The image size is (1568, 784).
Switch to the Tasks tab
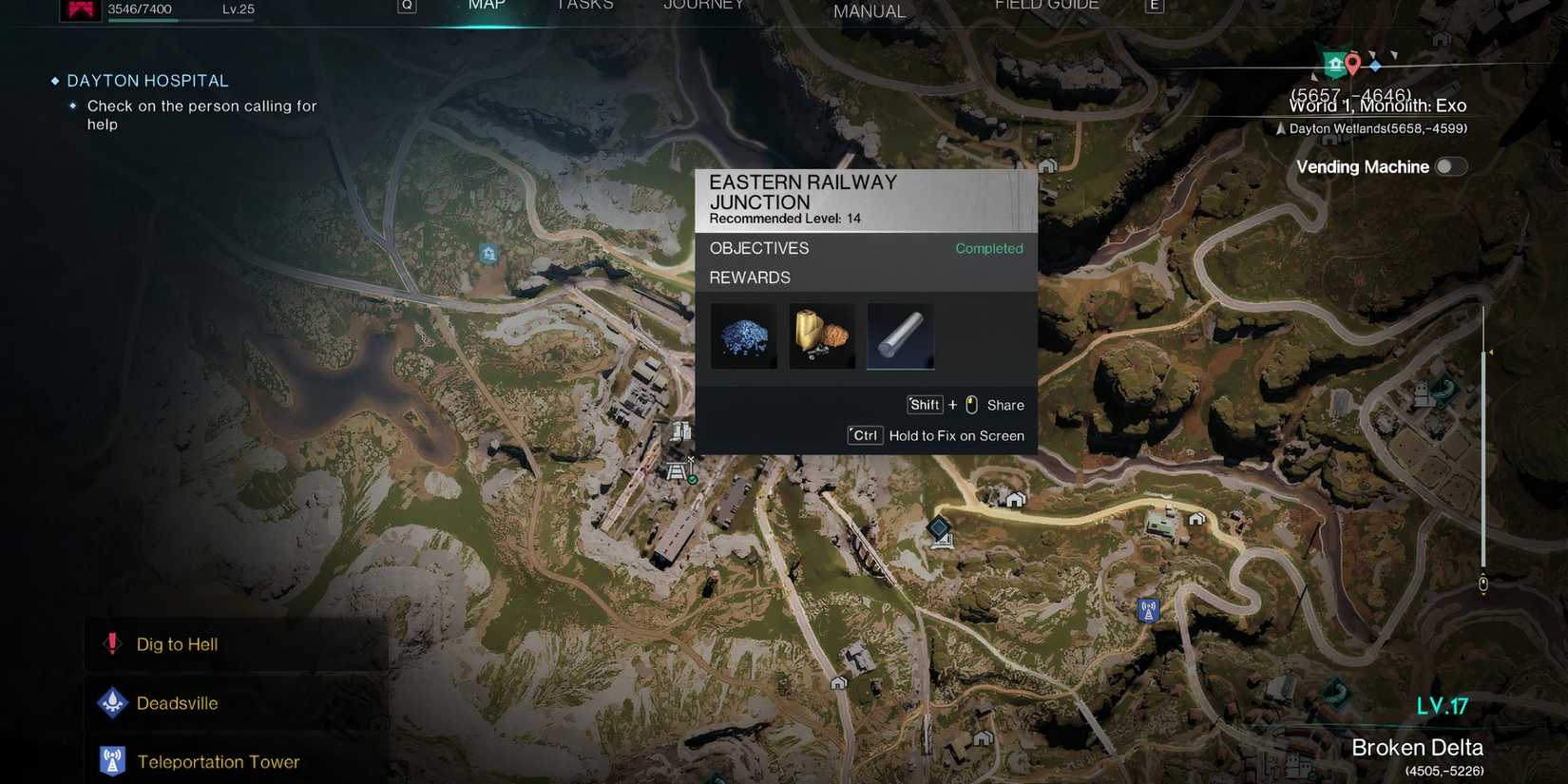coord(584,6)
